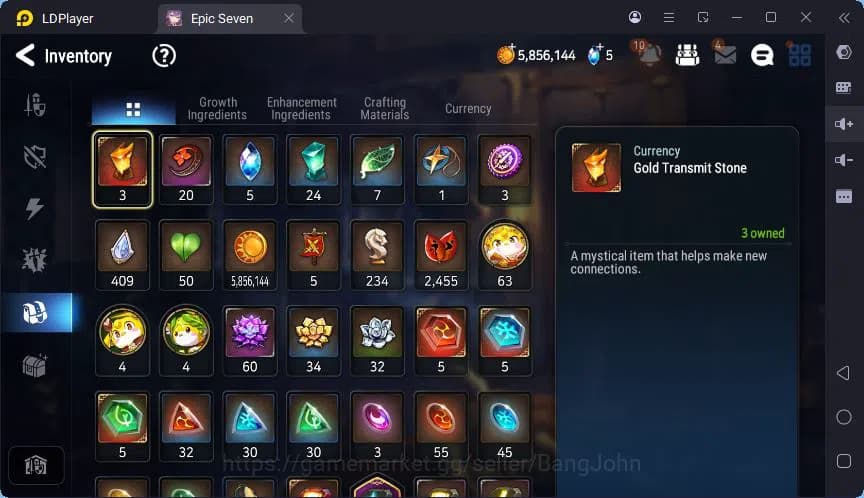Screen dimensions: 864x498
Task: Show the Crafting Materials tab
Action: point(385,108)
